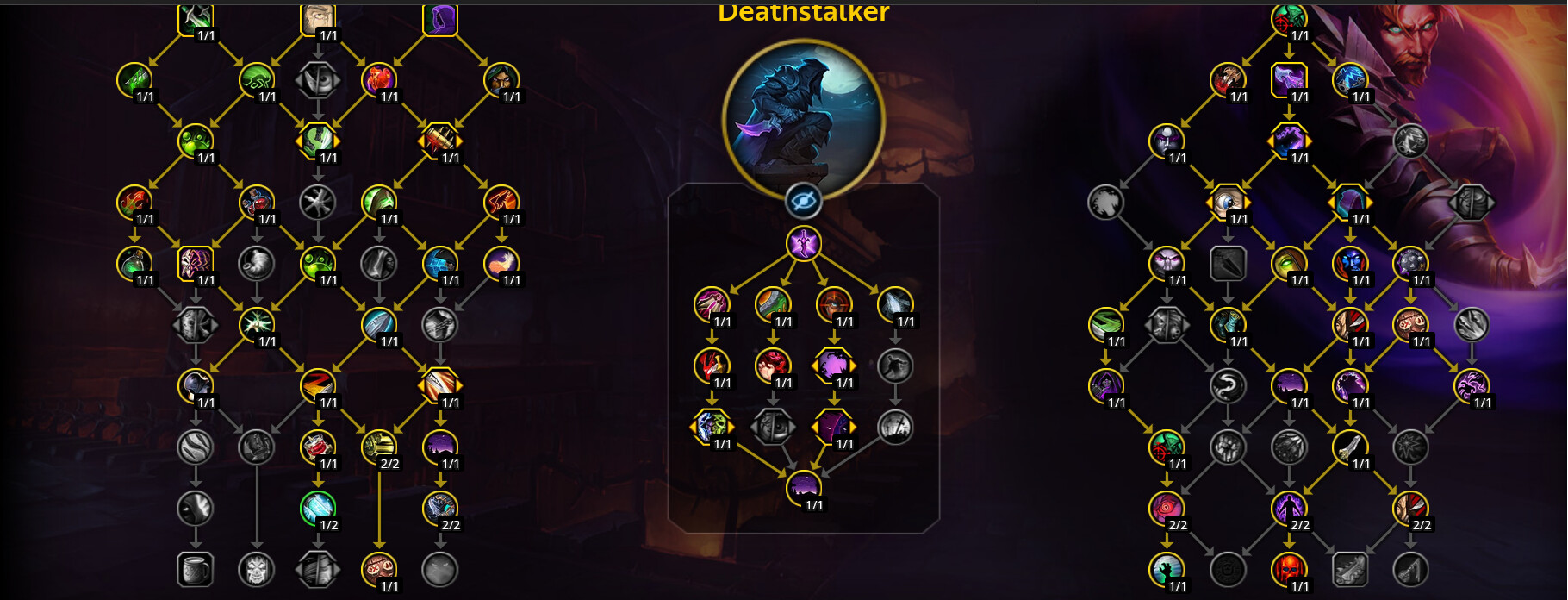Choose the red skull mask talent

[x=1289, y=569]
